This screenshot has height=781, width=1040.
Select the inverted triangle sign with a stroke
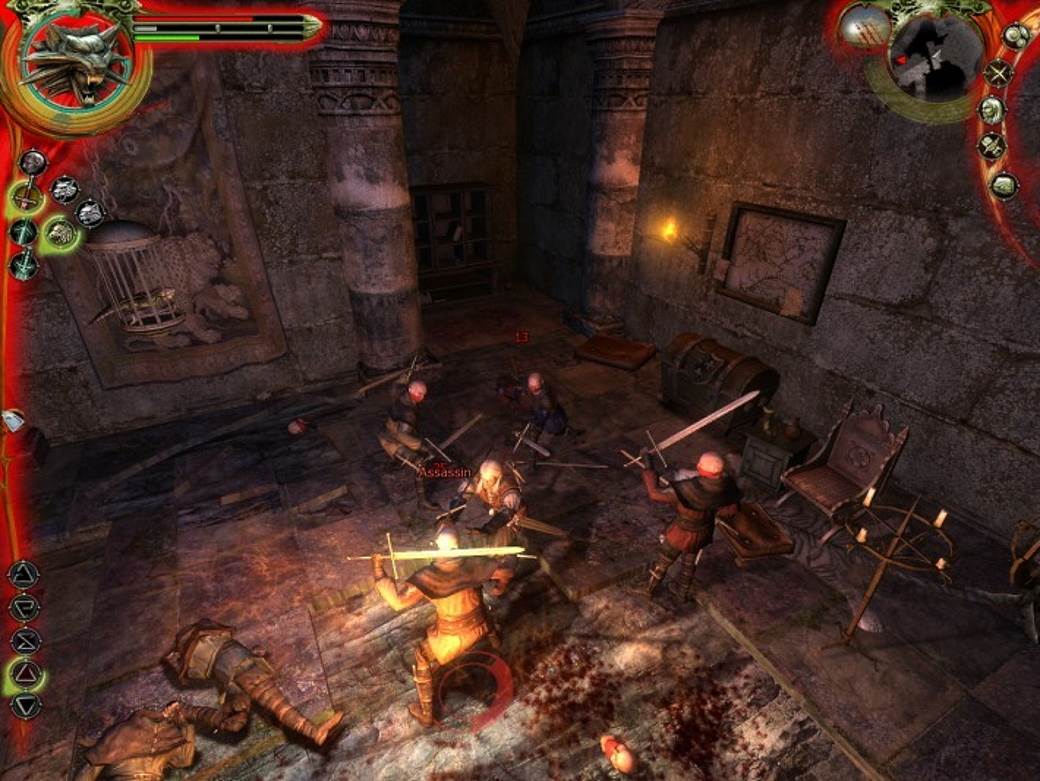(x=23, y=607)
